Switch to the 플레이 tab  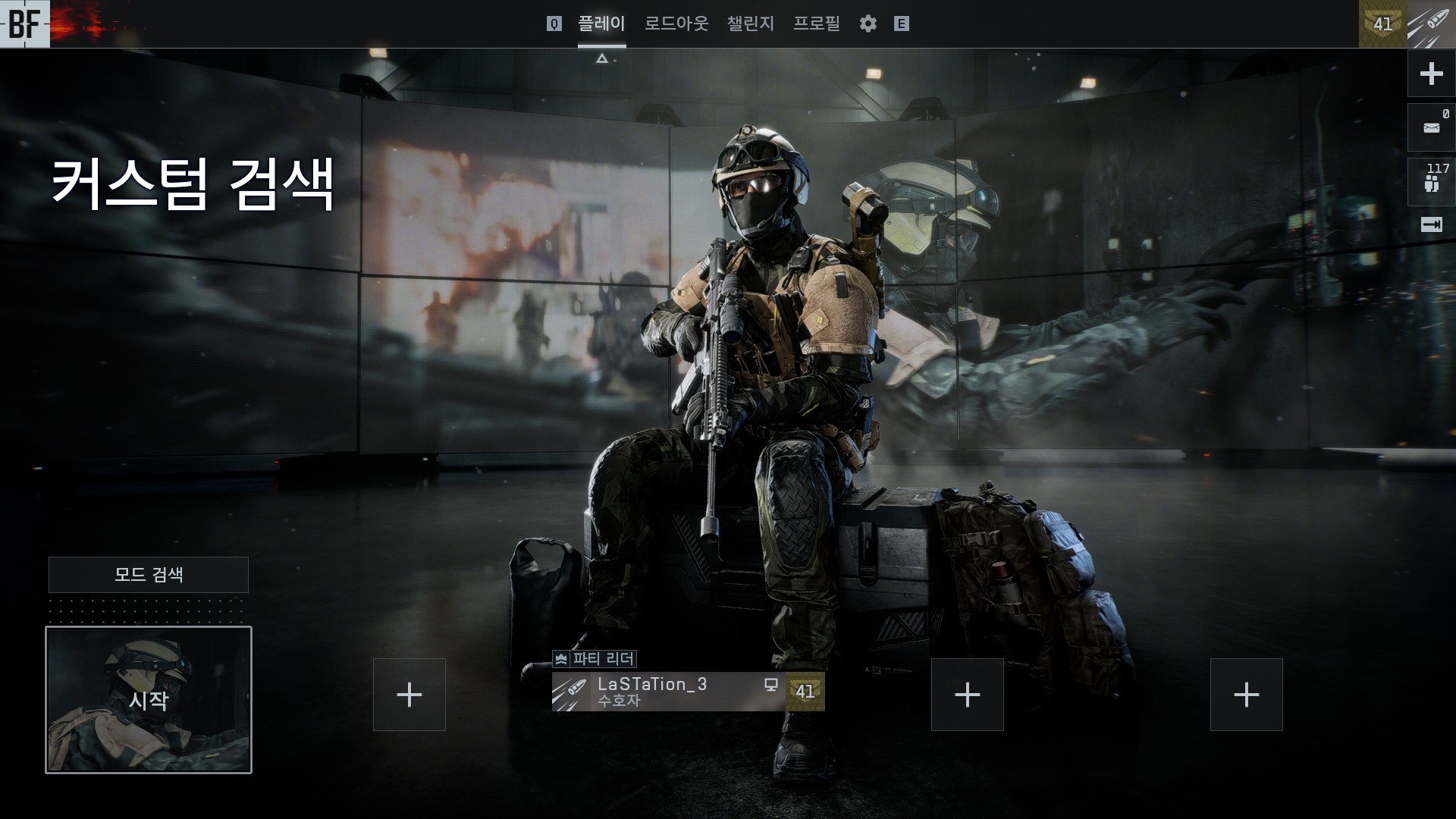click(601, 24)
